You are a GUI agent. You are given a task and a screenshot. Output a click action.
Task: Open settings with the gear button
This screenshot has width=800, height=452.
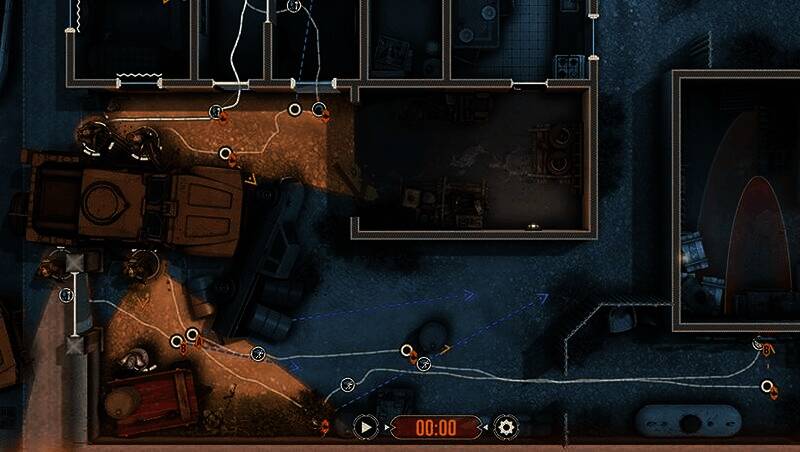507,428
